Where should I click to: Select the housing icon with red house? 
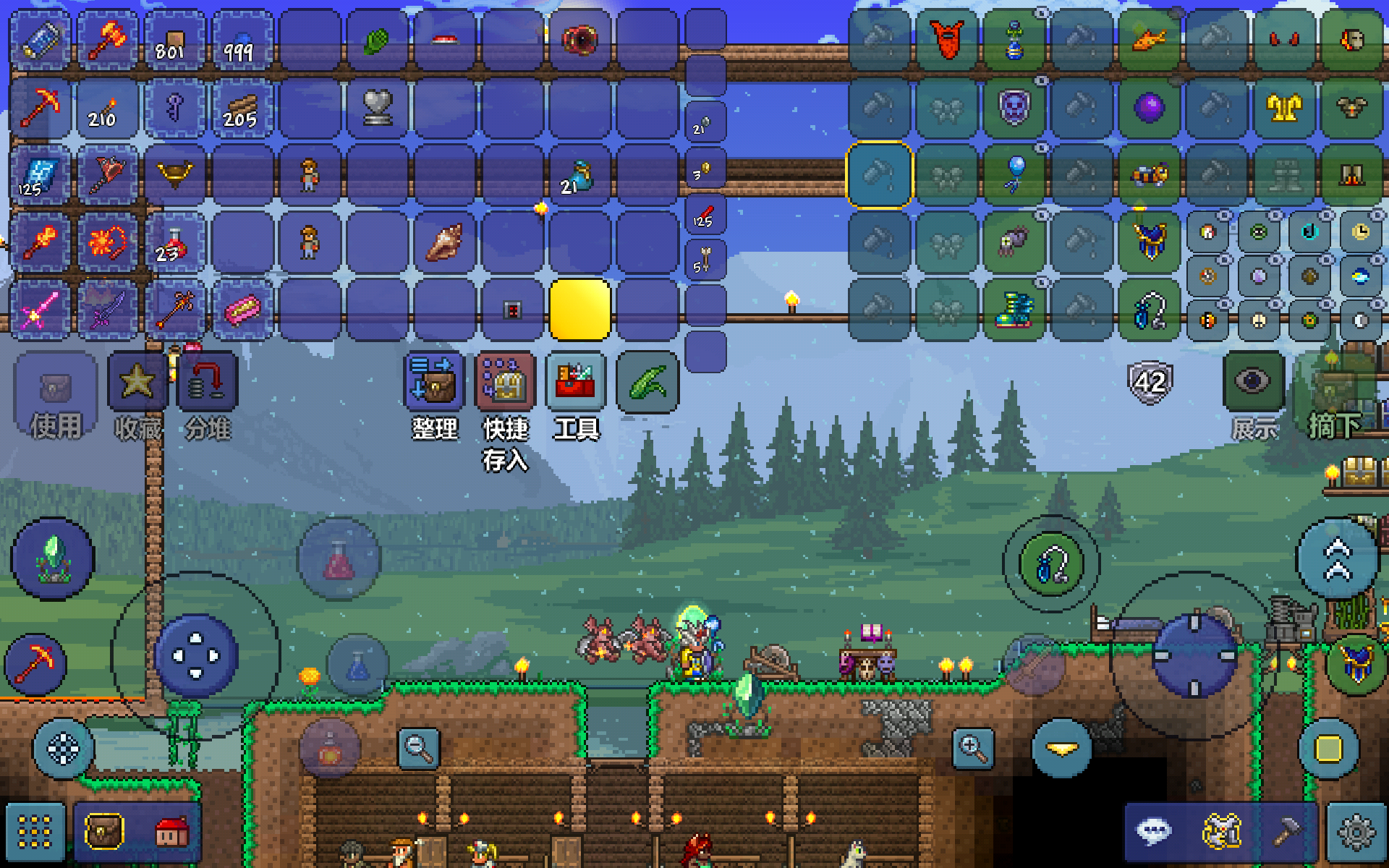(171, 832)
